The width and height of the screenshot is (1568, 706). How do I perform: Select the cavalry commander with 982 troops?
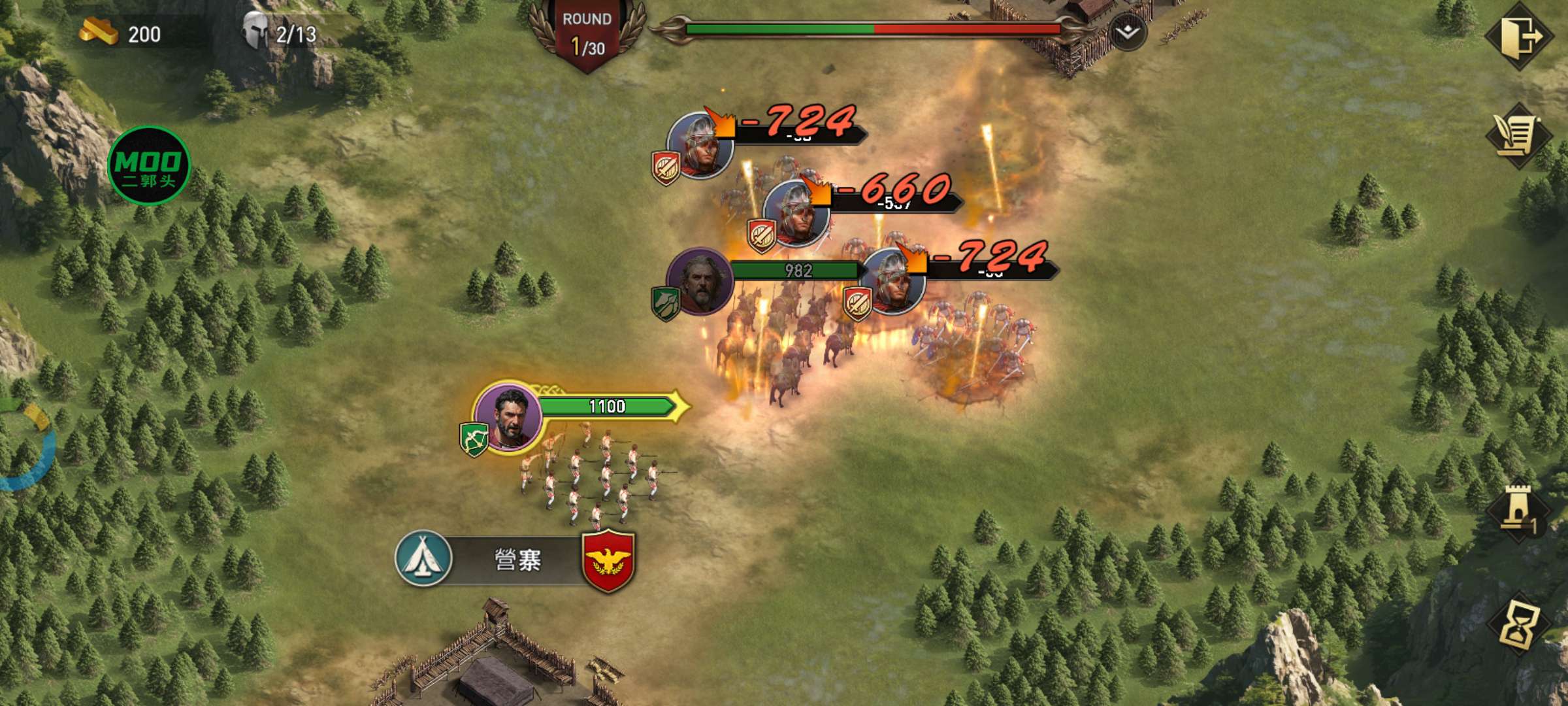pyautogui.click(x=700, y=281)
